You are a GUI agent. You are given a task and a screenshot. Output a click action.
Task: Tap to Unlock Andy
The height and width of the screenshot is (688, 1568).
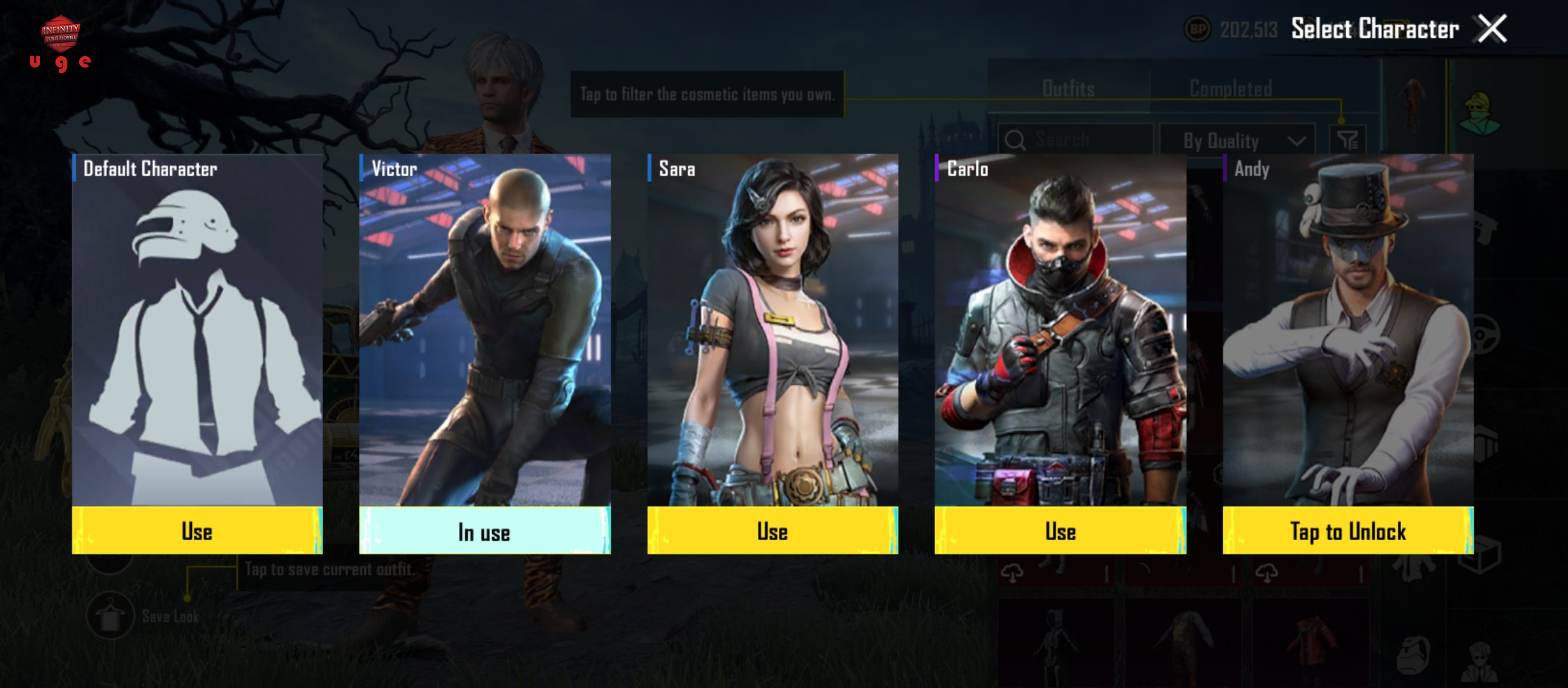click(x=1347, y=531)
